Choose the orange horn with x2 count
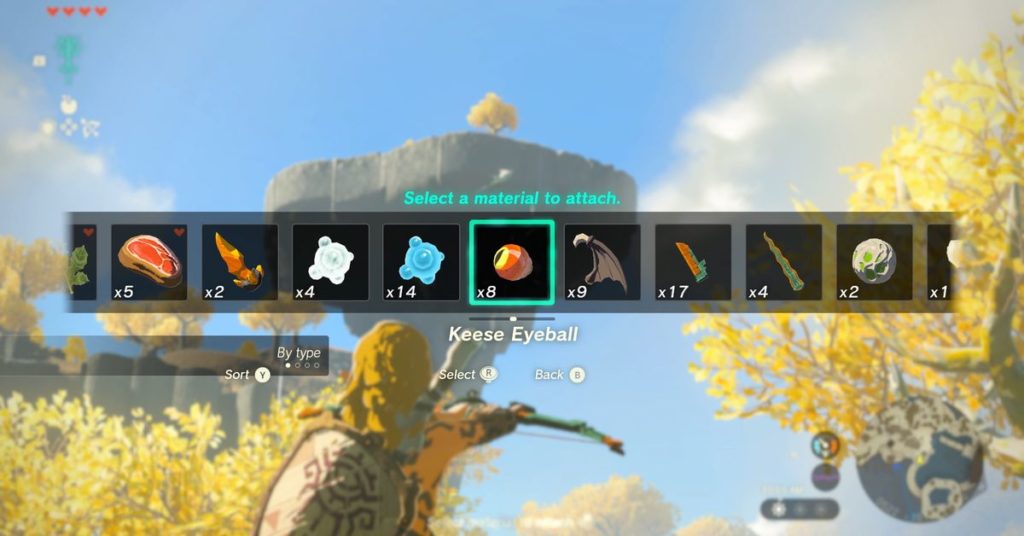The width and height of the screenshot is (1024, 536). [240, 262]
